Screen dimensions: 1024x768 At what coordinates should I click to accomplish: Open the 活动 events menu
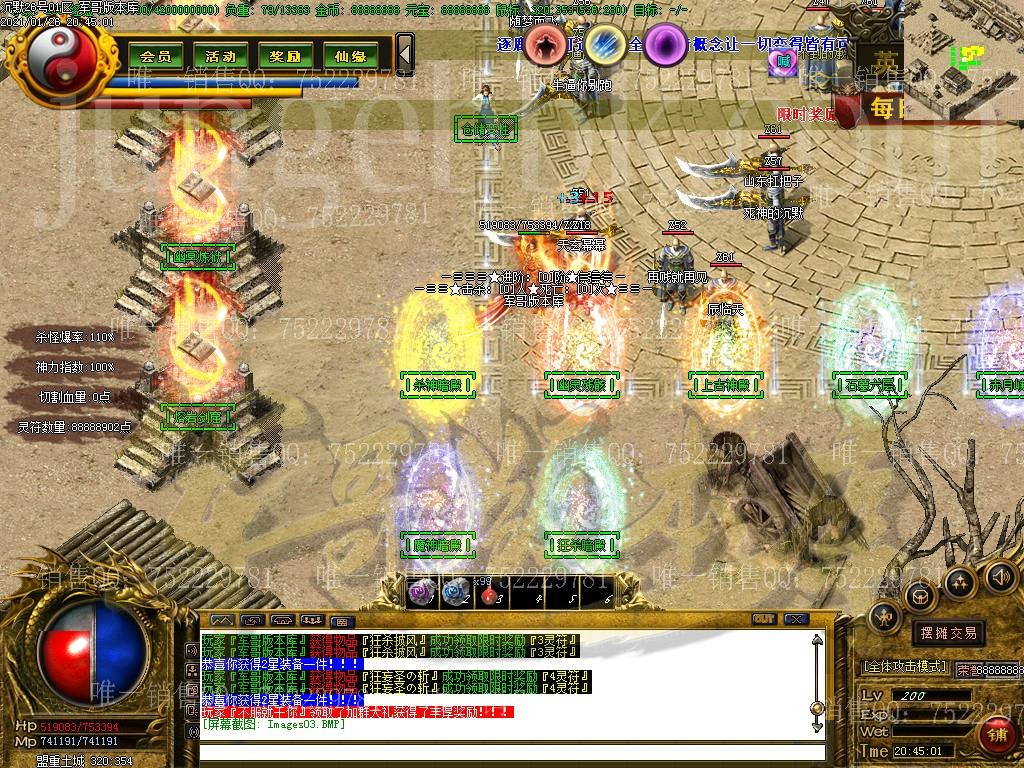(220, 56)
